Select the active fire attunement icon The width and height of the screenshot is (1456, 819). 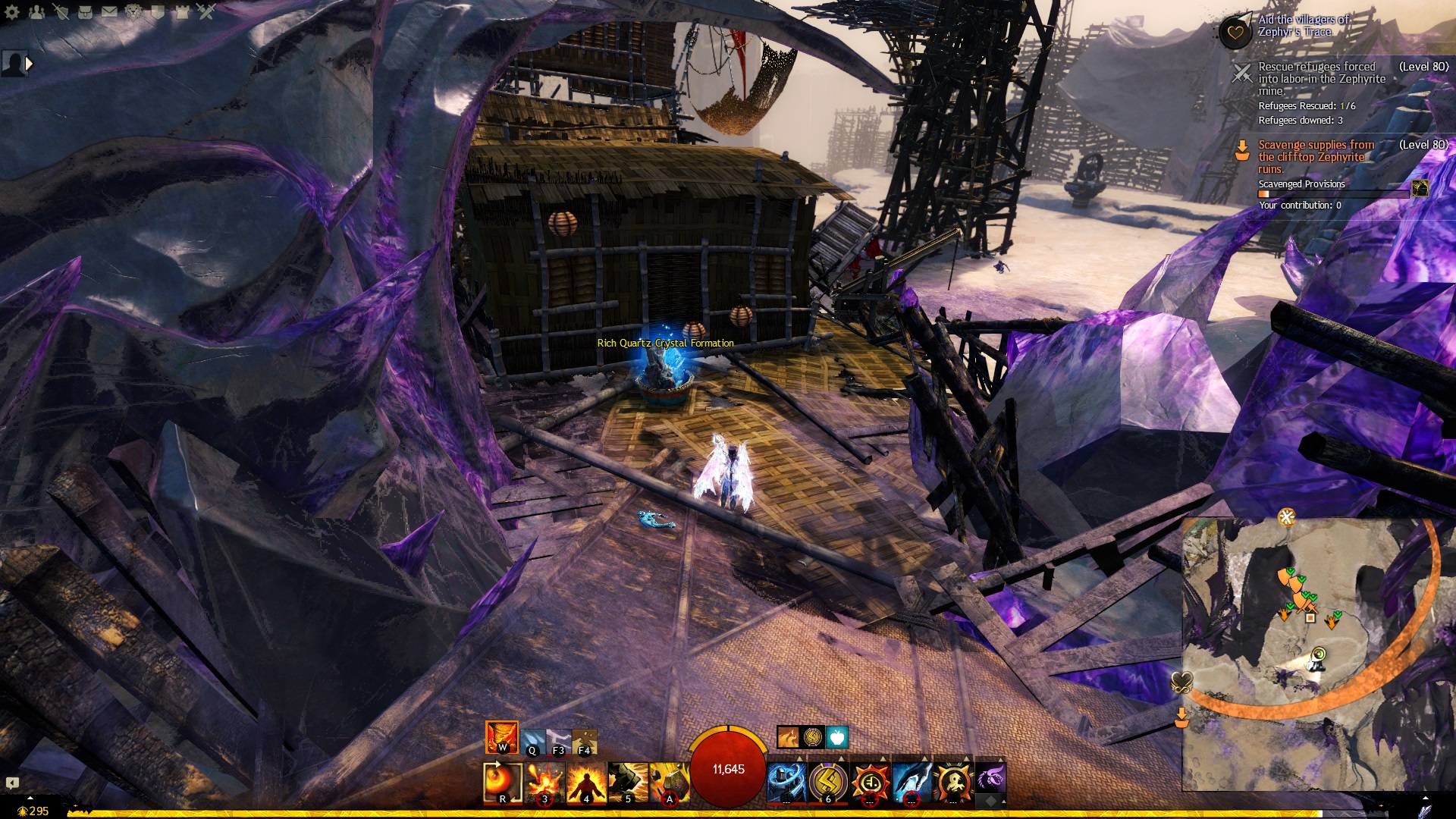501,737
